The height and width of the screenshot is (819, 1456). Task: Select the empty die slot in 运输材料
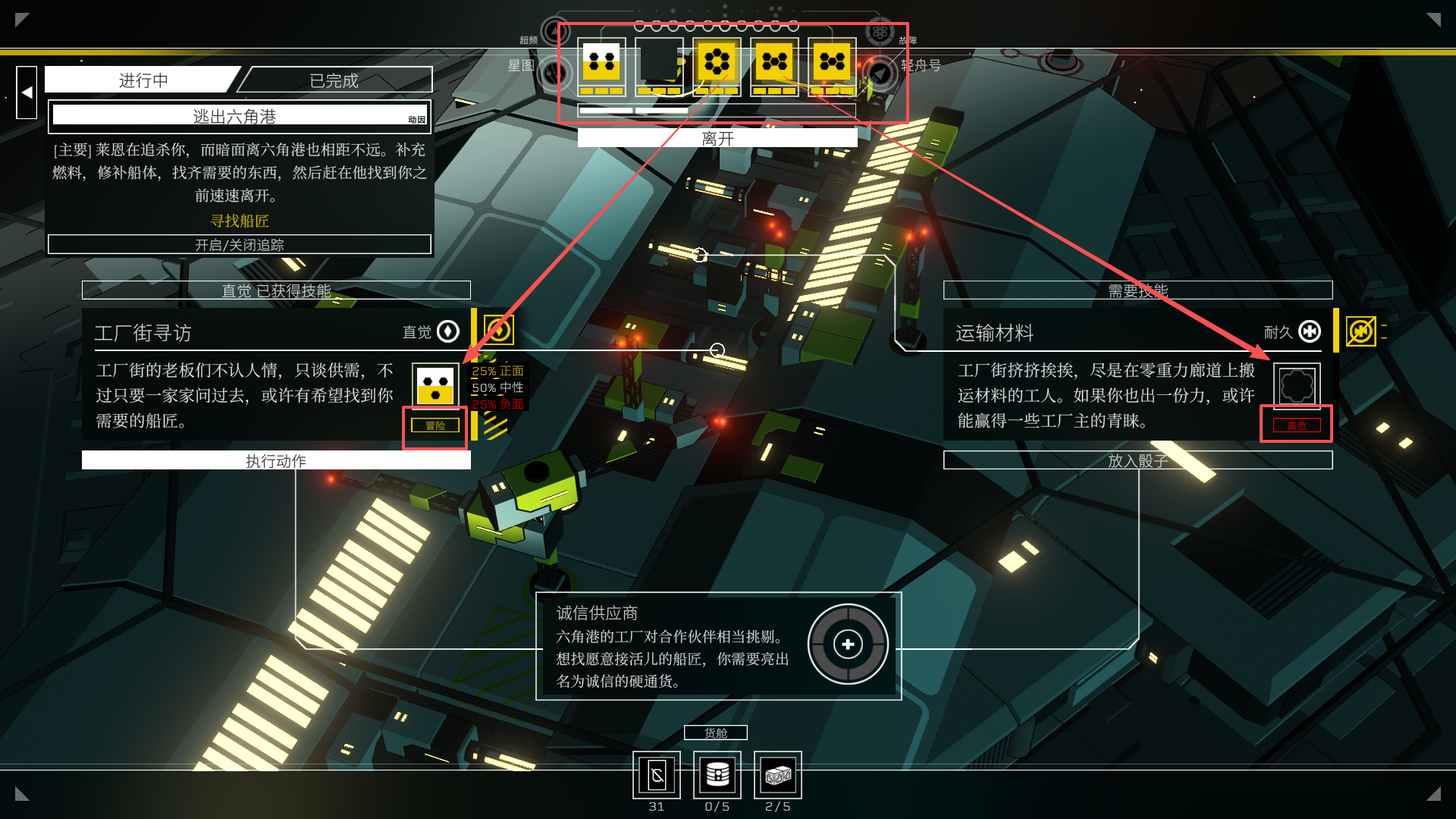[1297, 385]
